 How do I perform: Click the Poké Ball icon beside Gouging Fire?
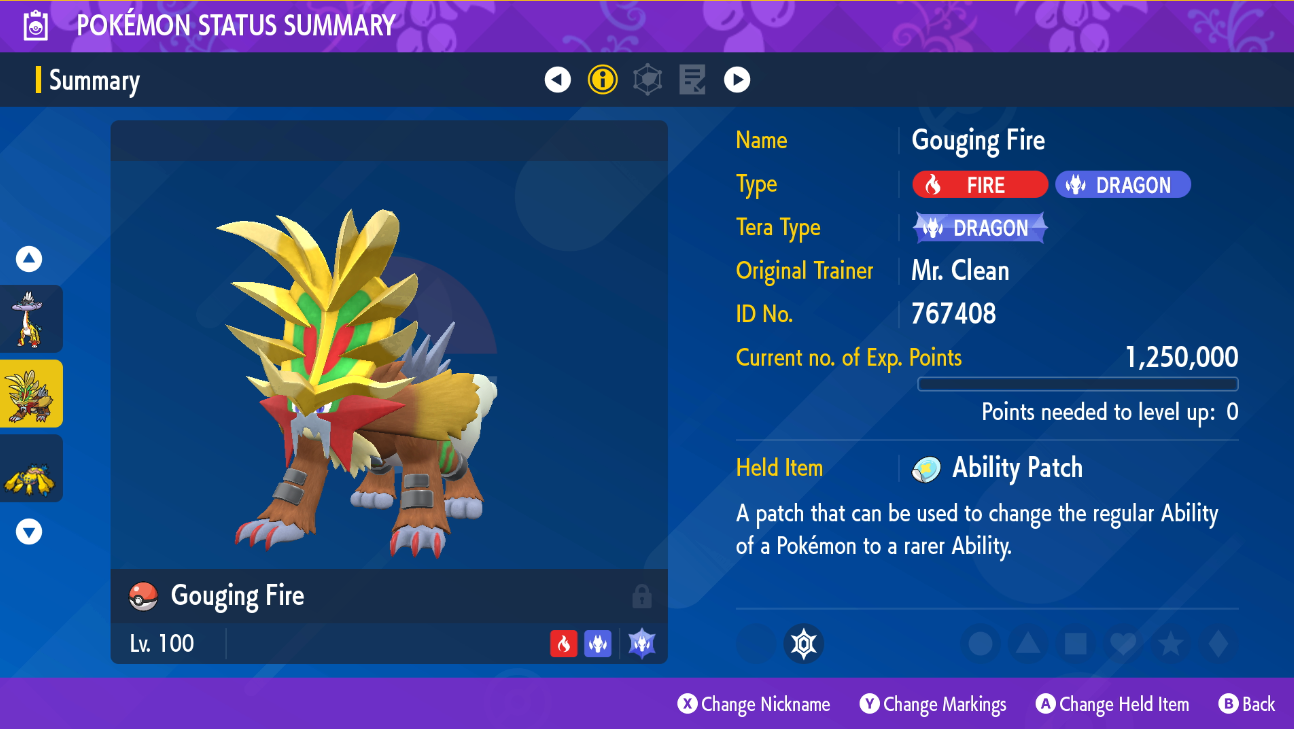(144, 596)
